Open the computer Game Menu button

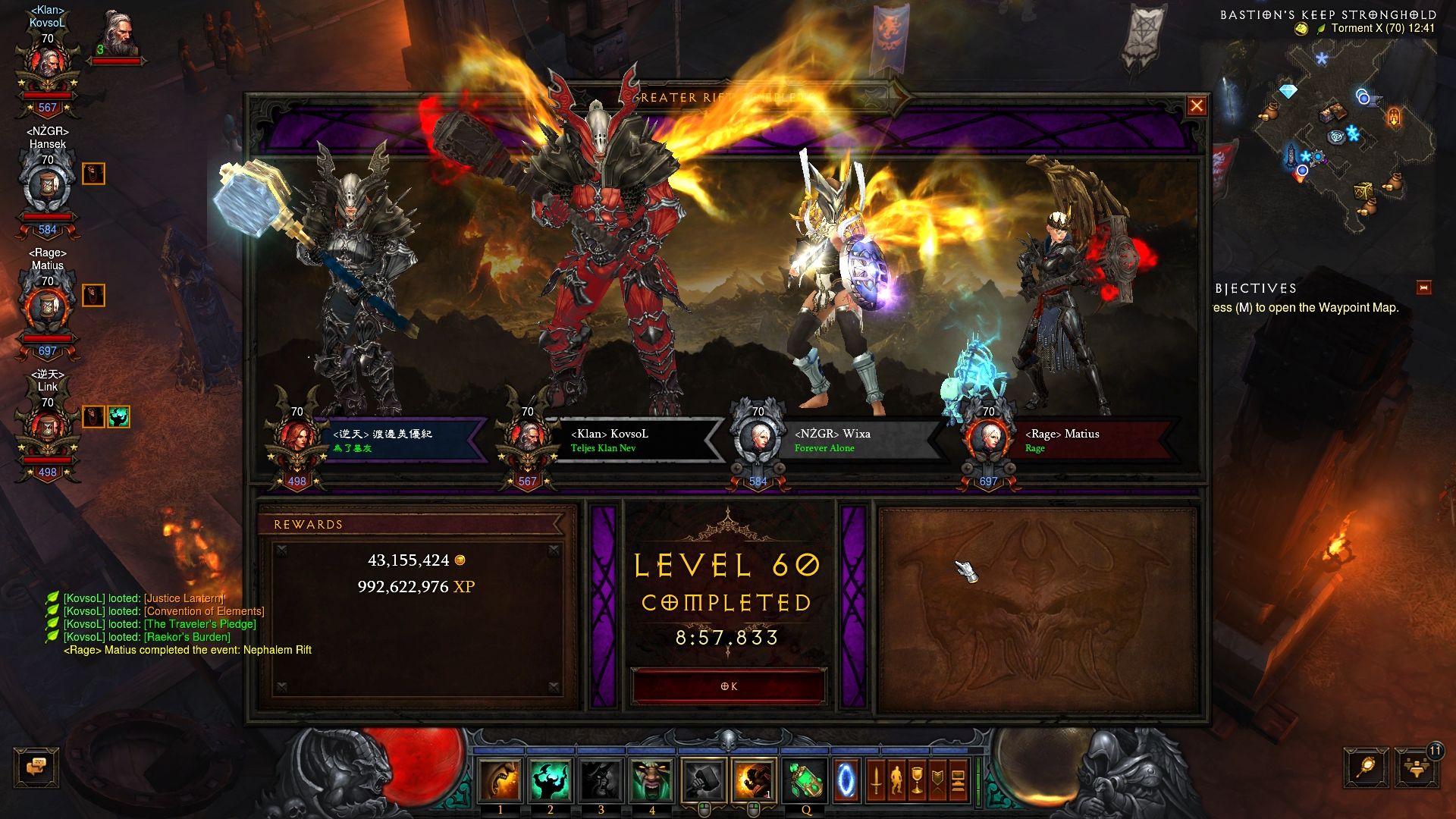(958, 780)
